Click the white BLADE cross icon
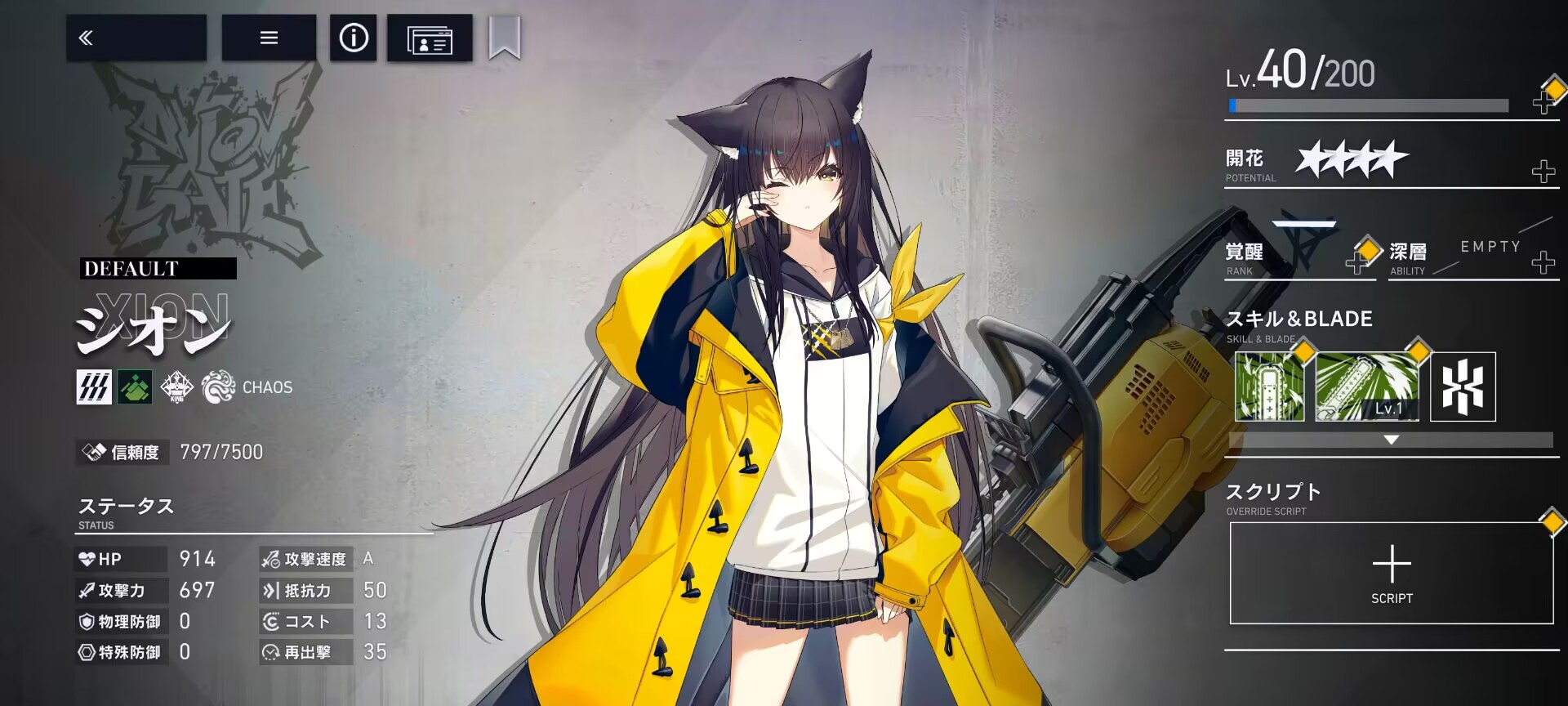 tap(1462, 386)
